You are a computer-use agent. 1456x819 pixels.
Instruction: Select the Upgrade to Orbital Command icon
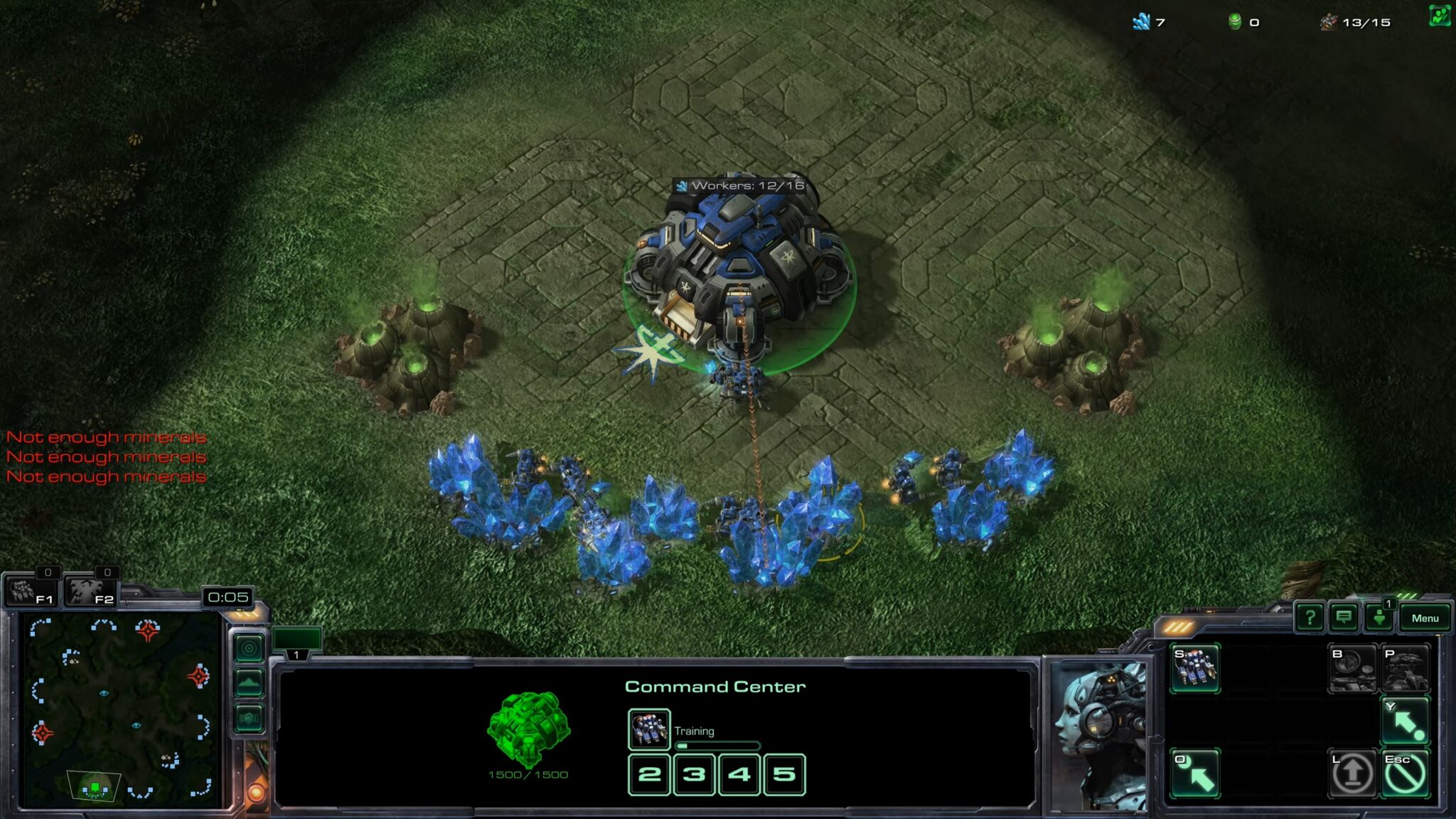point(1353,668)
